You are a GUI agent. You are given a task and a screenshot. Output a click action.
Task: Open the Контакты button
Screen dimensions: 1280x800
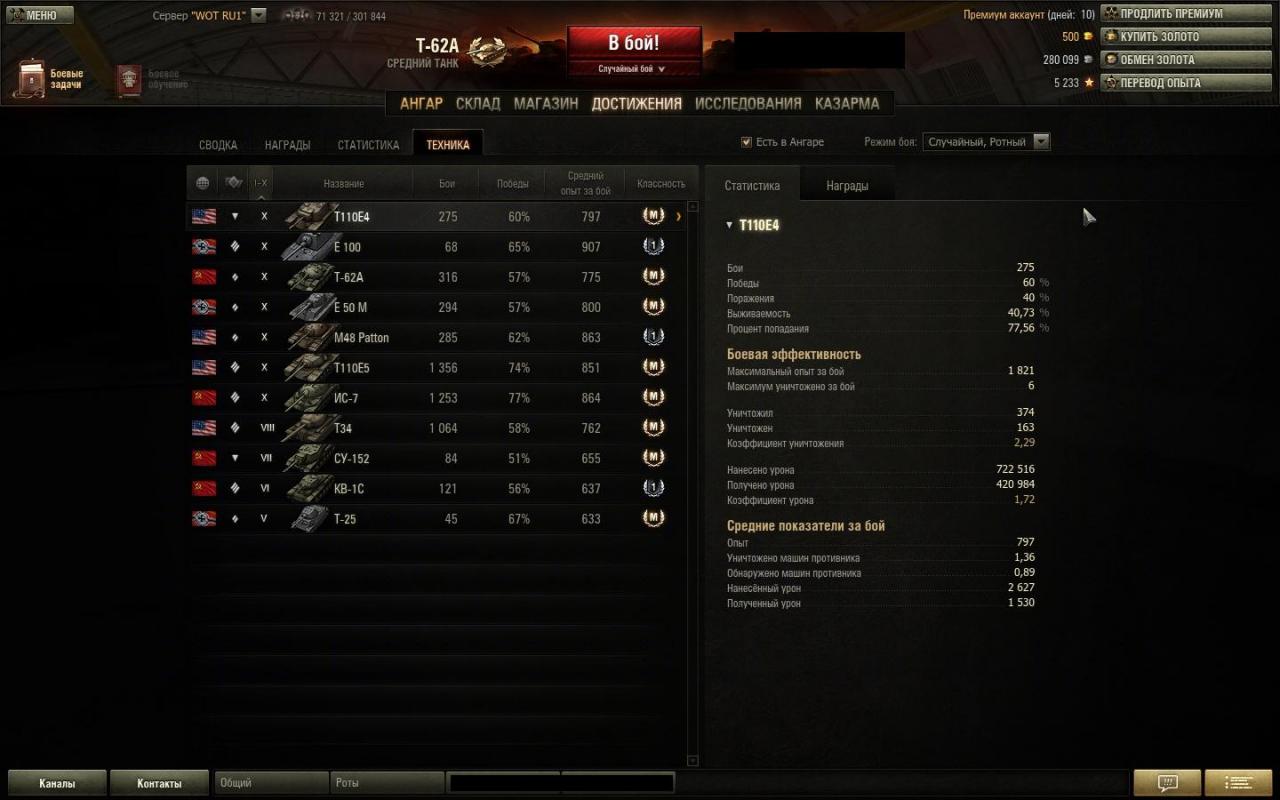159,783
